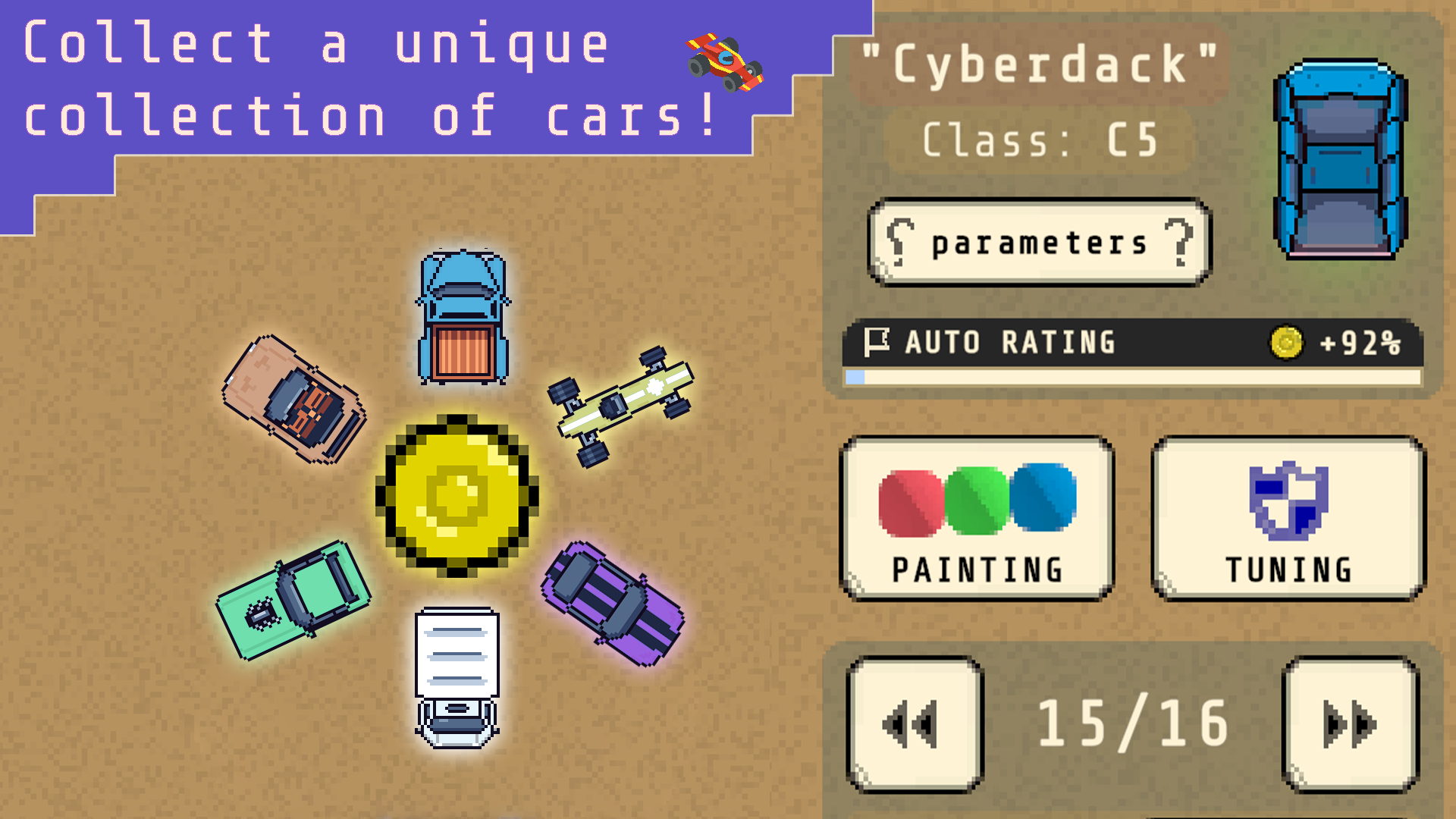Screen dimensions: 1456x819
Task: Select the yellow formula race car
Action: [622, 402]
